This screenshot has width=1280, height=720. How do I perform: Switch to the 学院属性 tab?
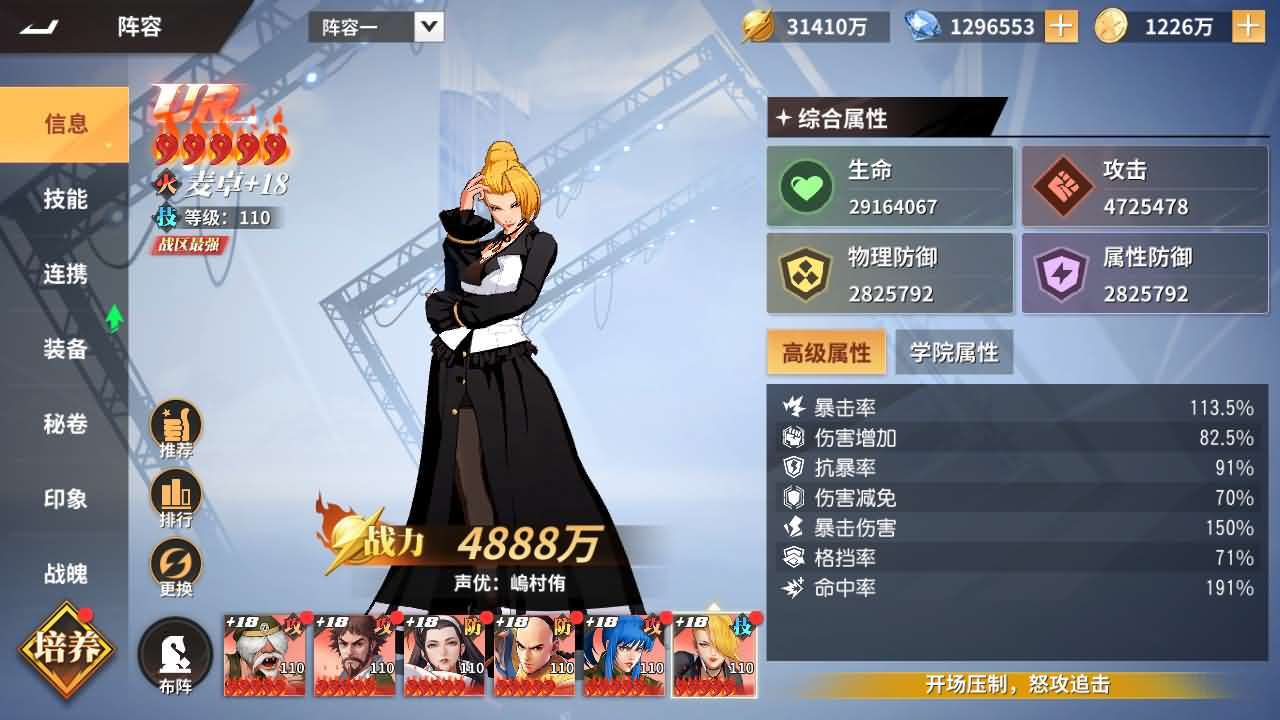click(956, 352)
